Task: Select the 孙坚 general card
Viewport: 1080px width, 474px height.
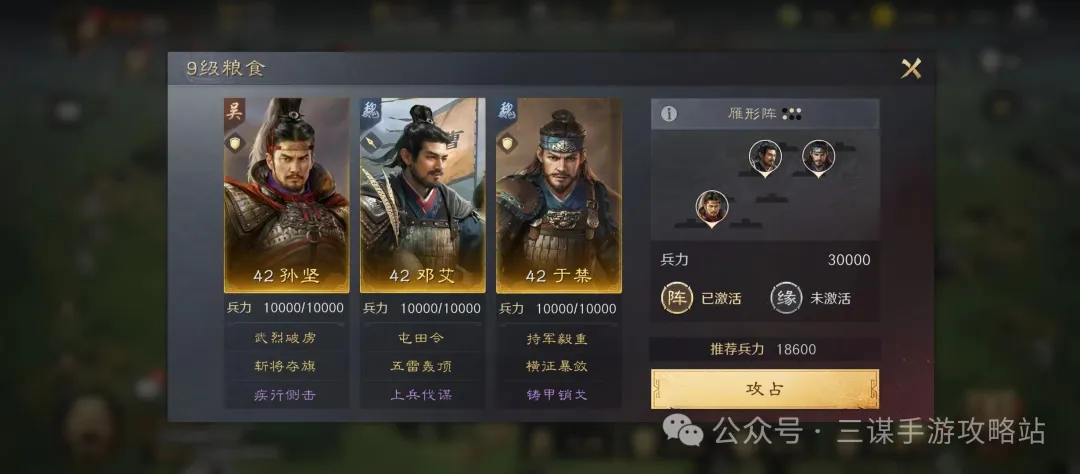Action: click(286, 195)
